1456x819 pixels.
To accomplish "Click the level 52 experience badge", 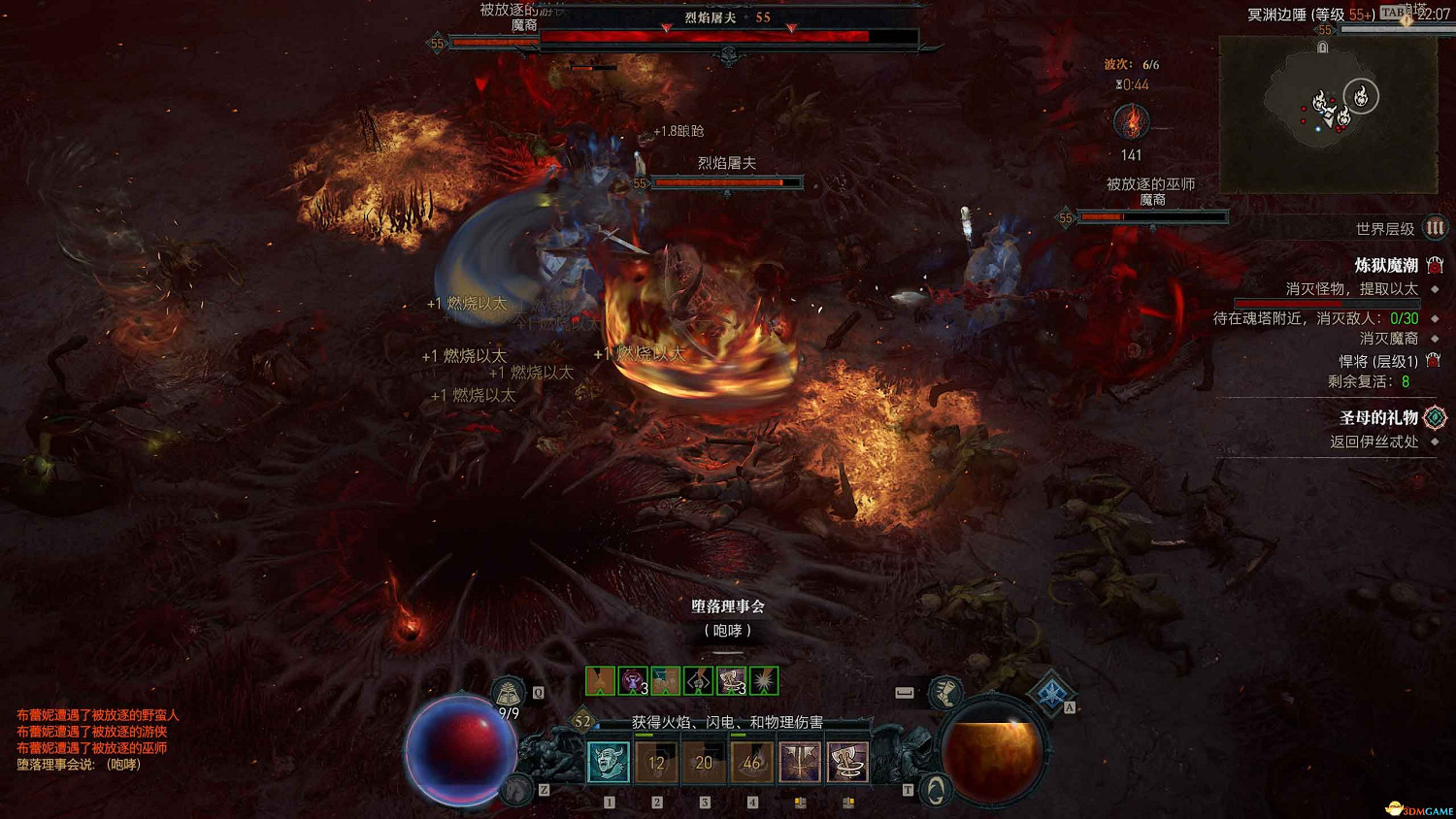I will 582,721.
